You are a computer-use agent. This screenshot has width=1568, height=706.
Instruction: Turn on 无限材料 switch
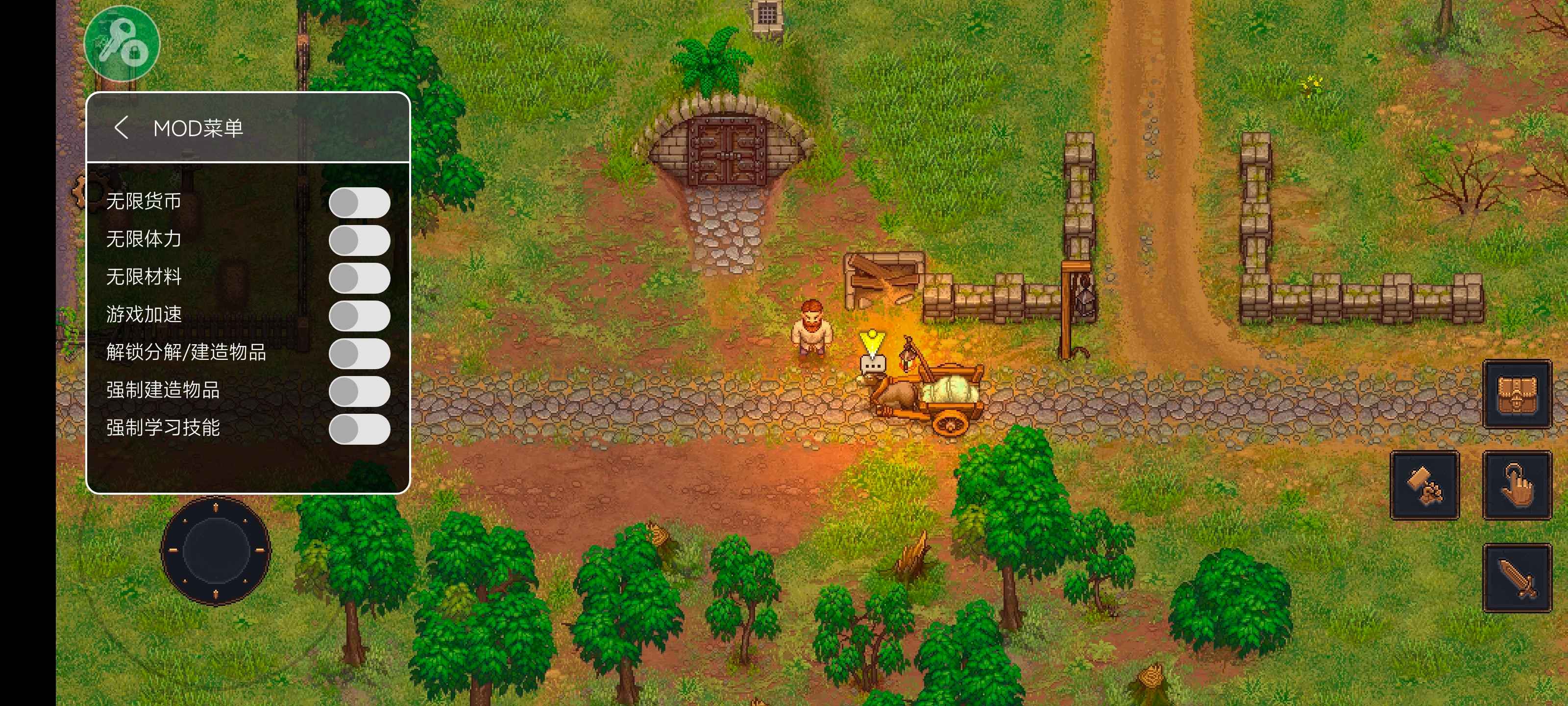click(x=359, y=278)
